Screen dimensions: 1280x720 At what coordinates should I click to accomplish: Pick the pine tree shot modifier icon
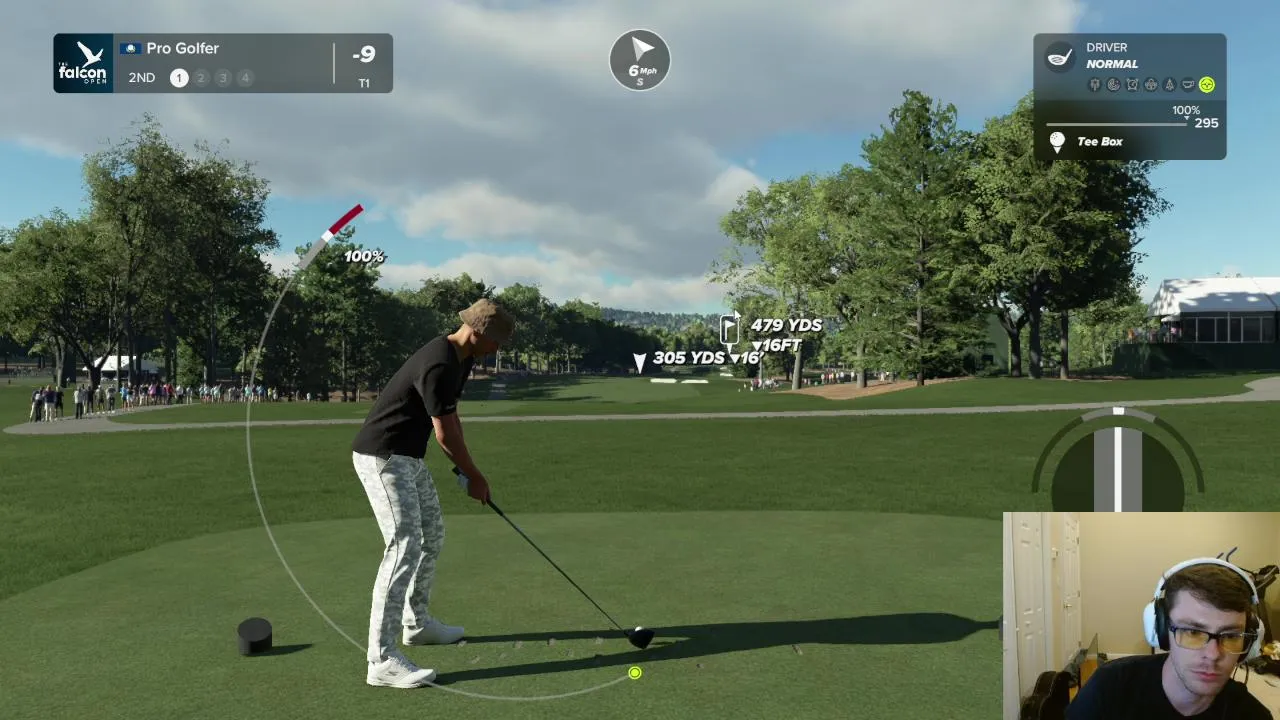1169,85
